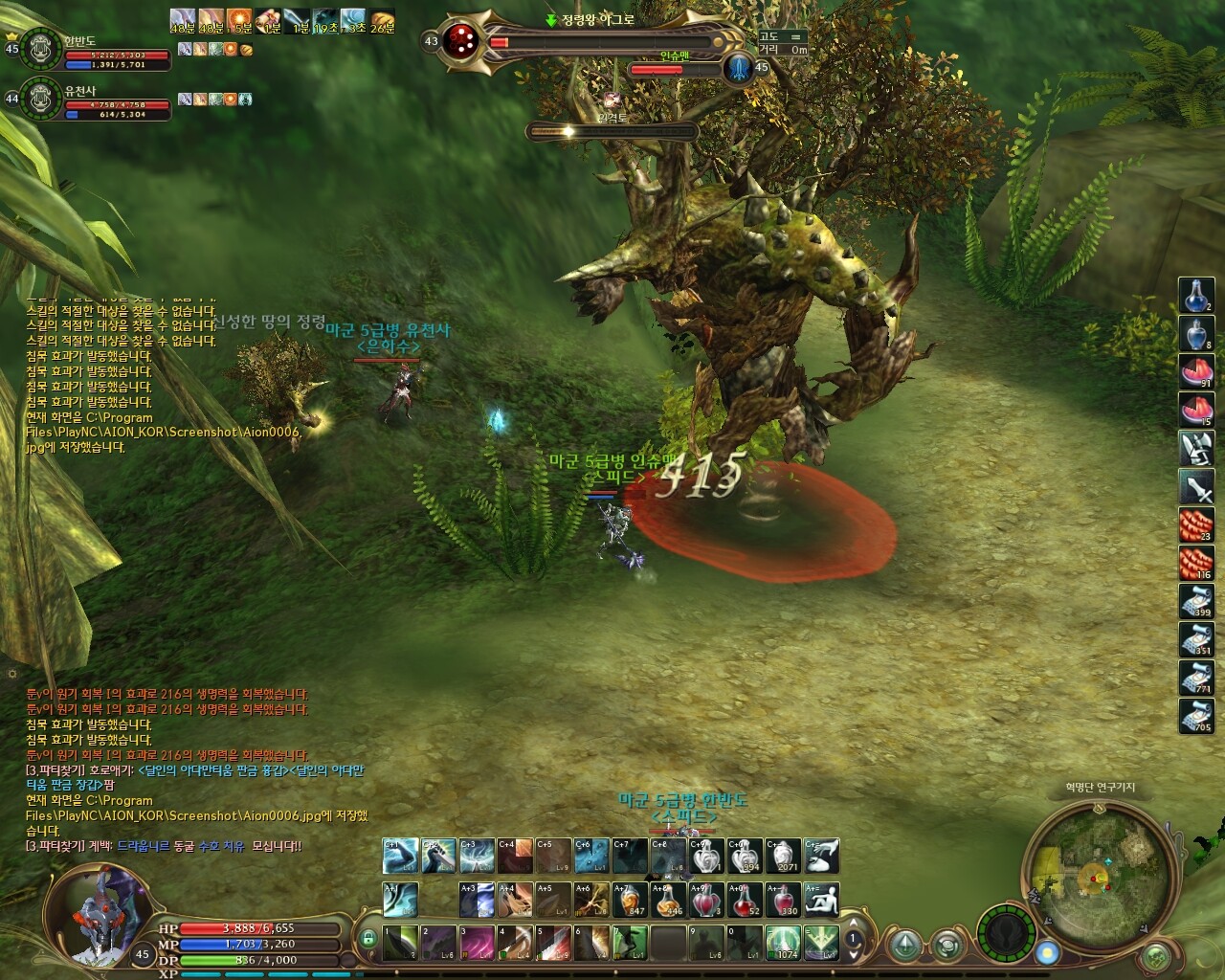
Task: Use the red potion stack of 847
Action: click(630, 900)
